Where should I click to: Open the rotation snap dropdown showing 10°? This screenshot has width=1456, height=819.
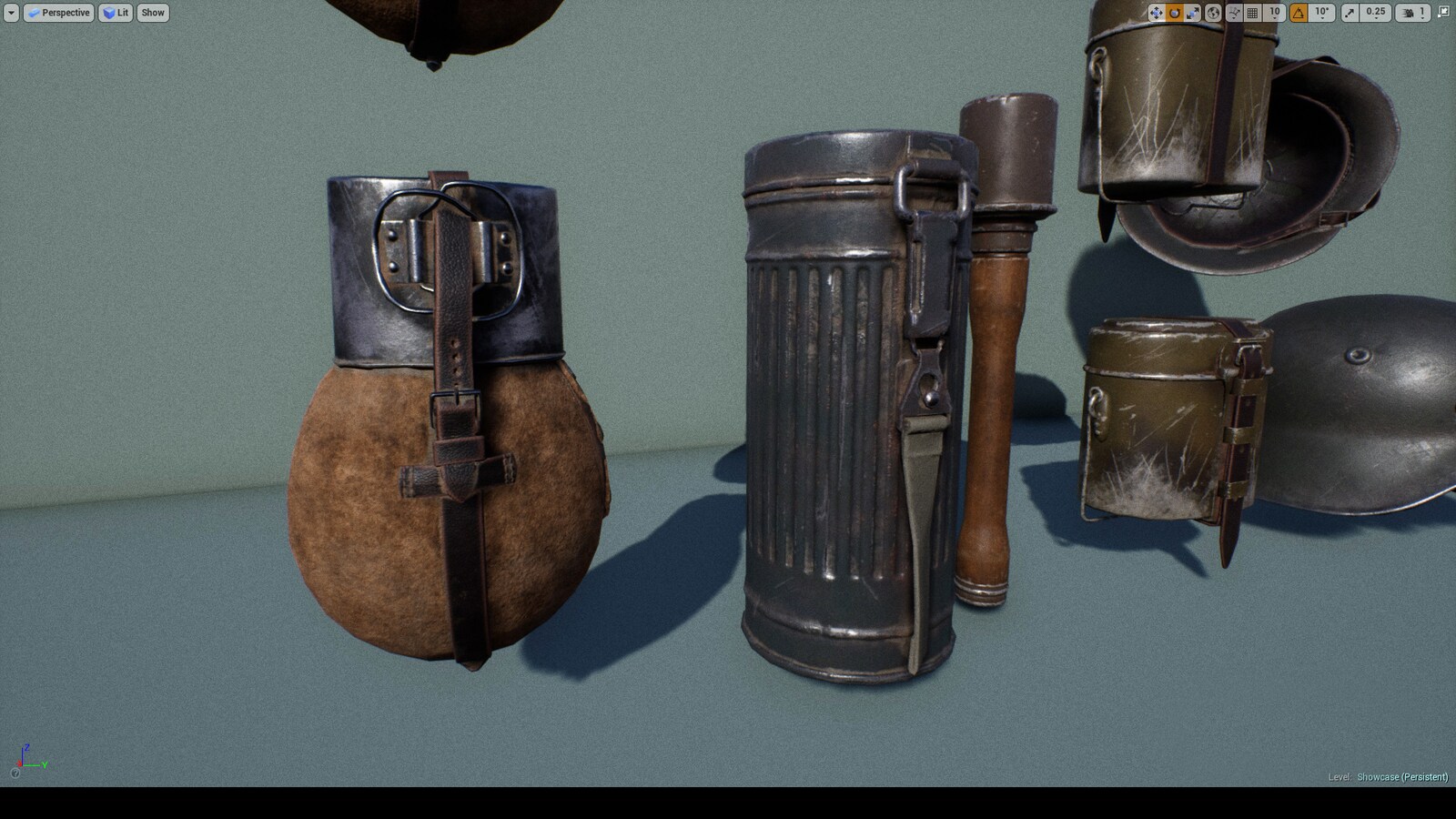(x=1321, y=12)
